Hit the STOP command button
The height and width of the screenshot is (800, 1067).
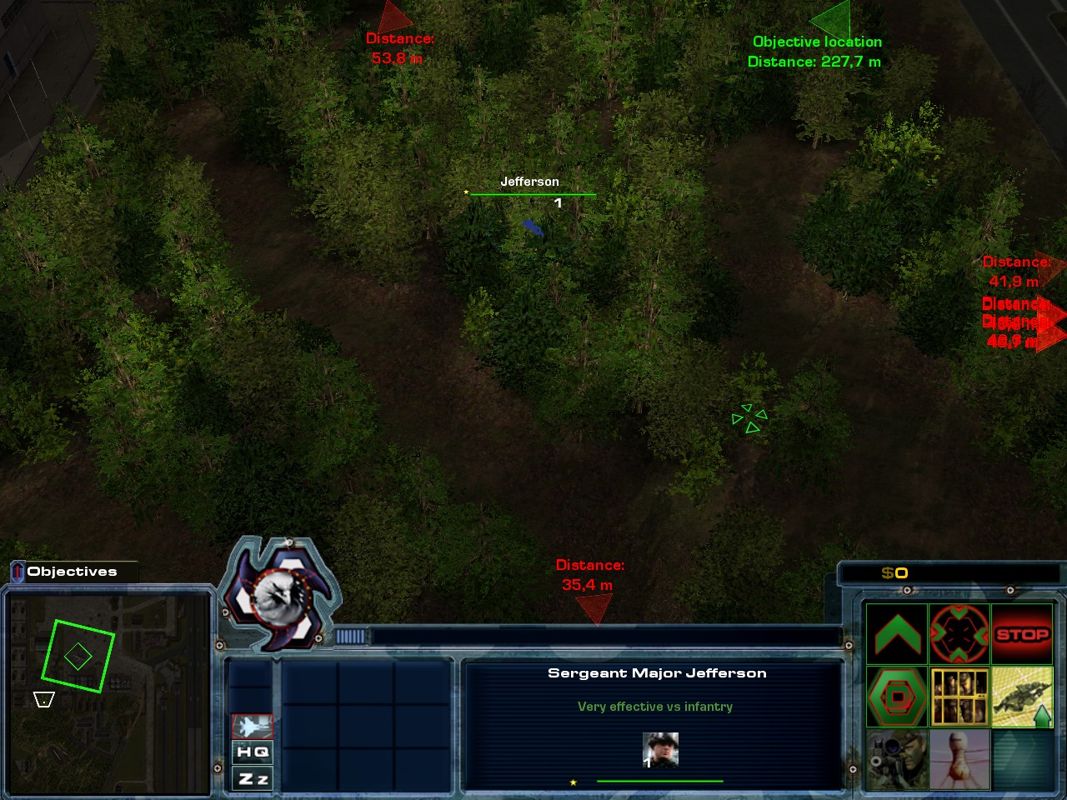coord(1022,634)
